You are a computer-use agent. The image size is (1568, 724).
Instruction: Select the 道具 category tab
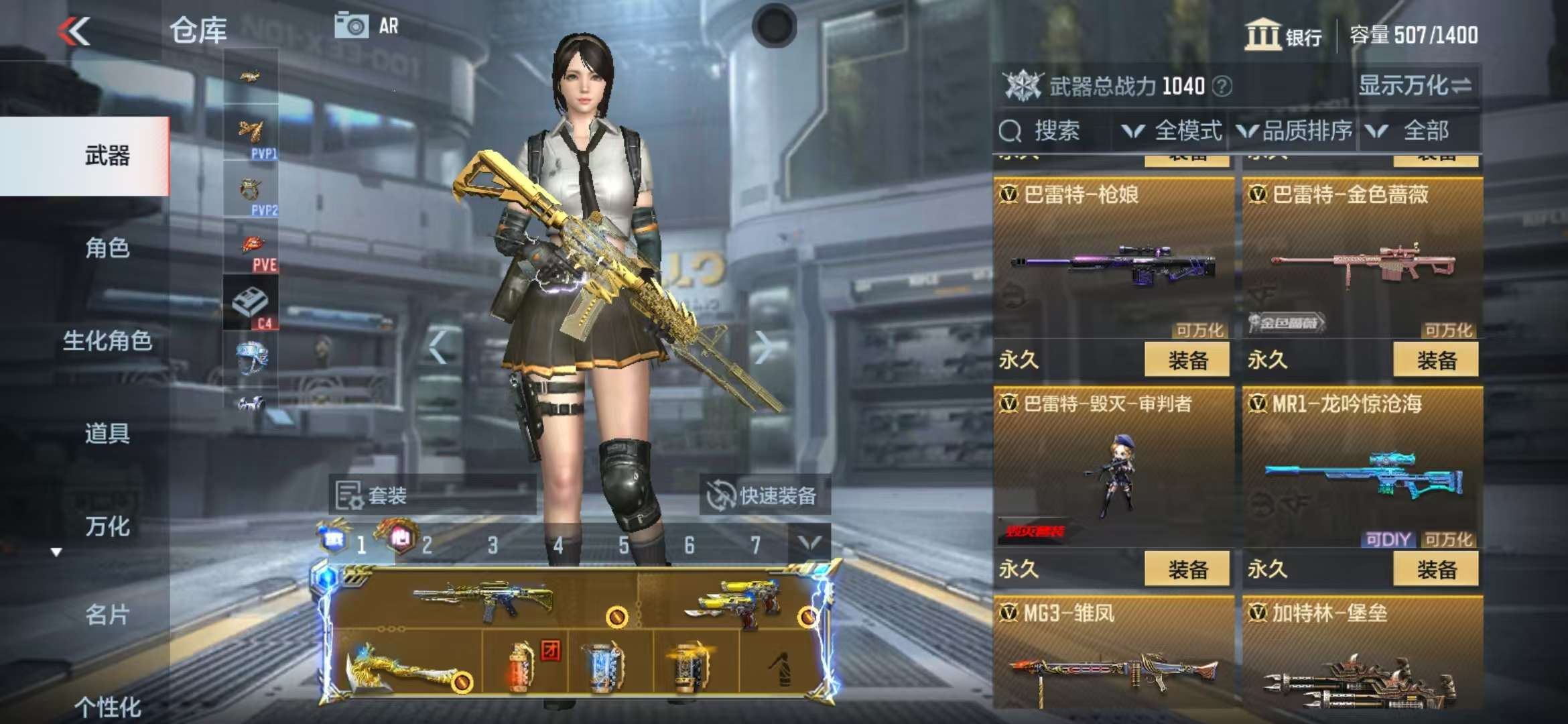pos(107,434)
